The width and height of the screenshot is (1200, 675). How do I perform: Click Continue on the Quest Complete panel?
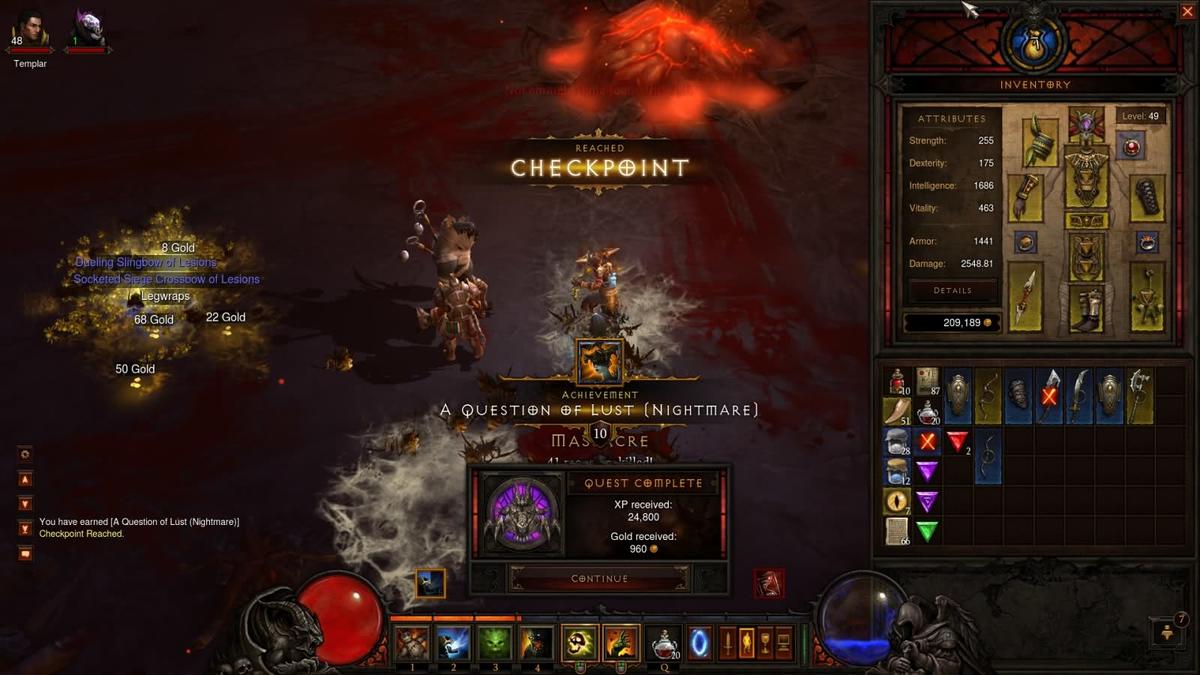(599, 578)
